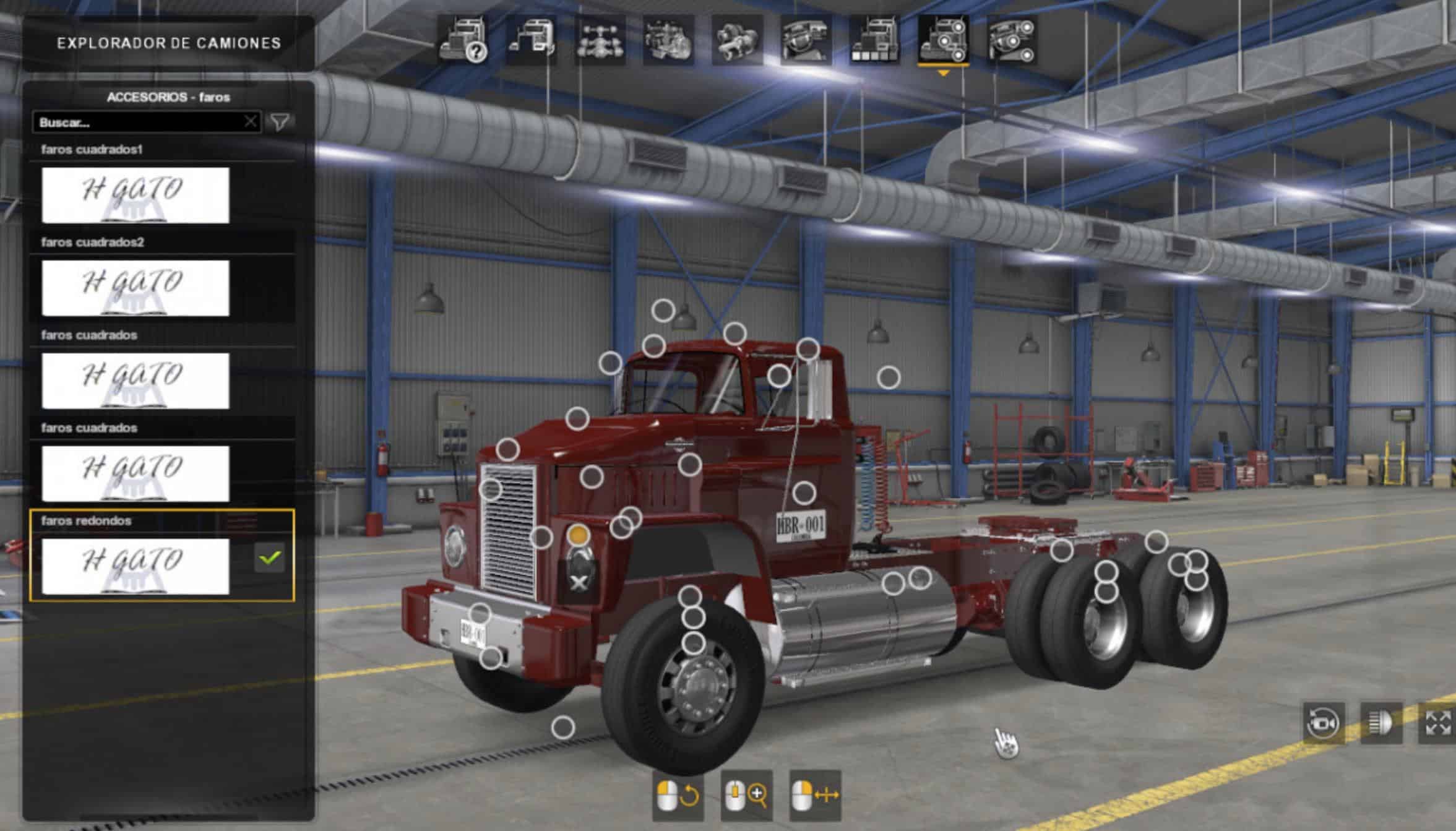The width and height of the screenshot is (1456, 831).
Task: Open the funnel filter options
Action: [x=280, y=122]
